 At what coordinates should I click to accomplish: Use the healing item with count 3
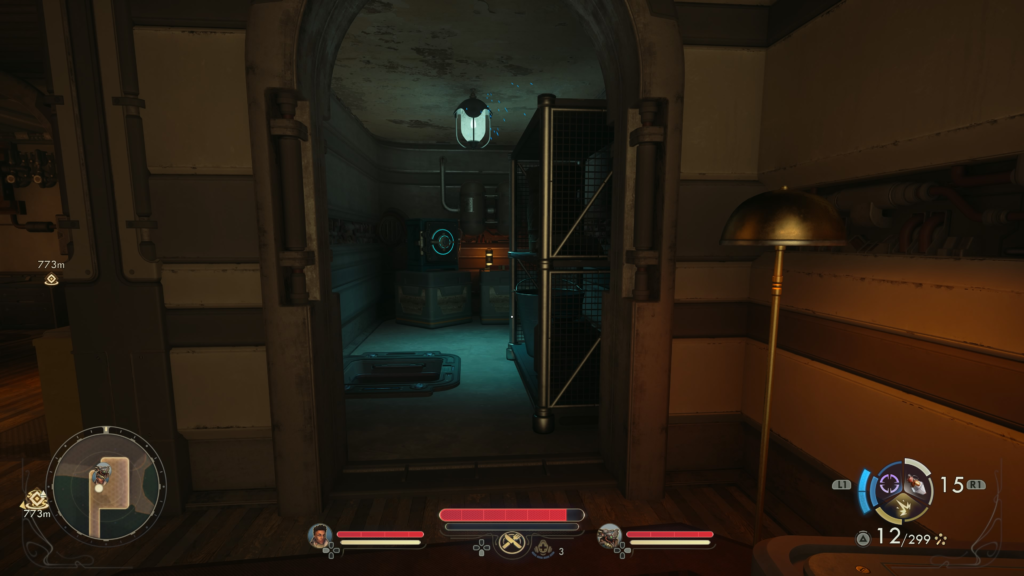point(543,547)
